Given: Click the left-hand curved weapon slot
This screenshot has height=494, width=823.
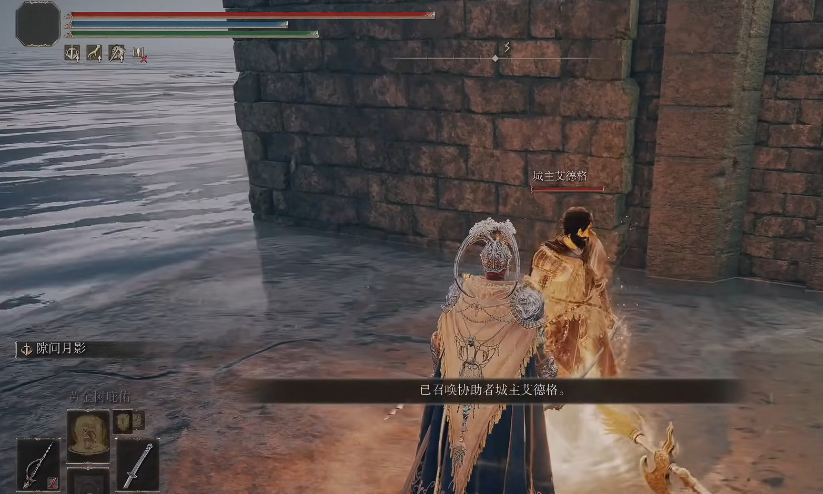Looking at the screenshot, I should 39,464.
